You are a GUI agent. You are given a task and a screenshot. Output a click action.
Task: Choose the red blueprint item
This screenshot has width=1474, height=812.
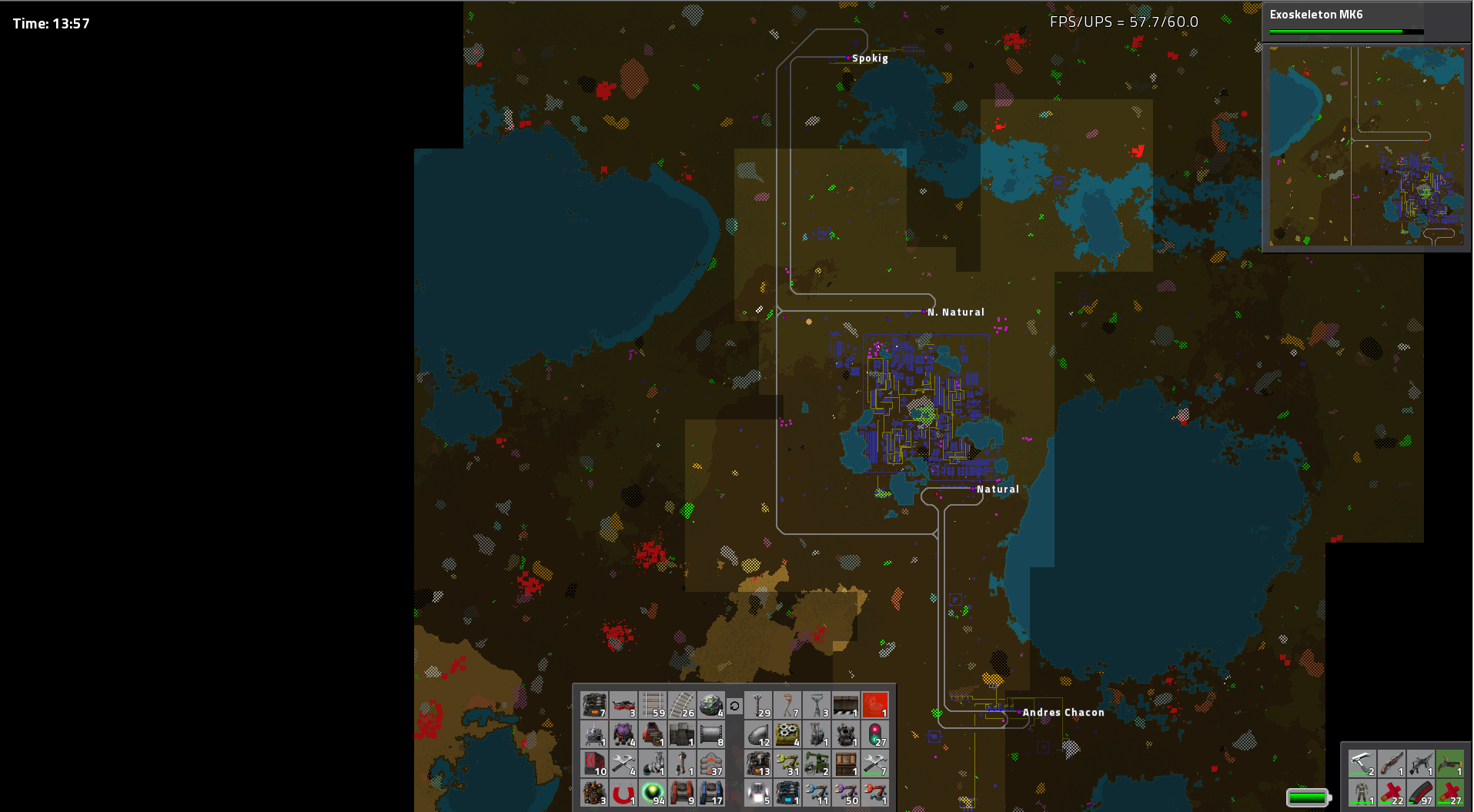pos(875,705)
